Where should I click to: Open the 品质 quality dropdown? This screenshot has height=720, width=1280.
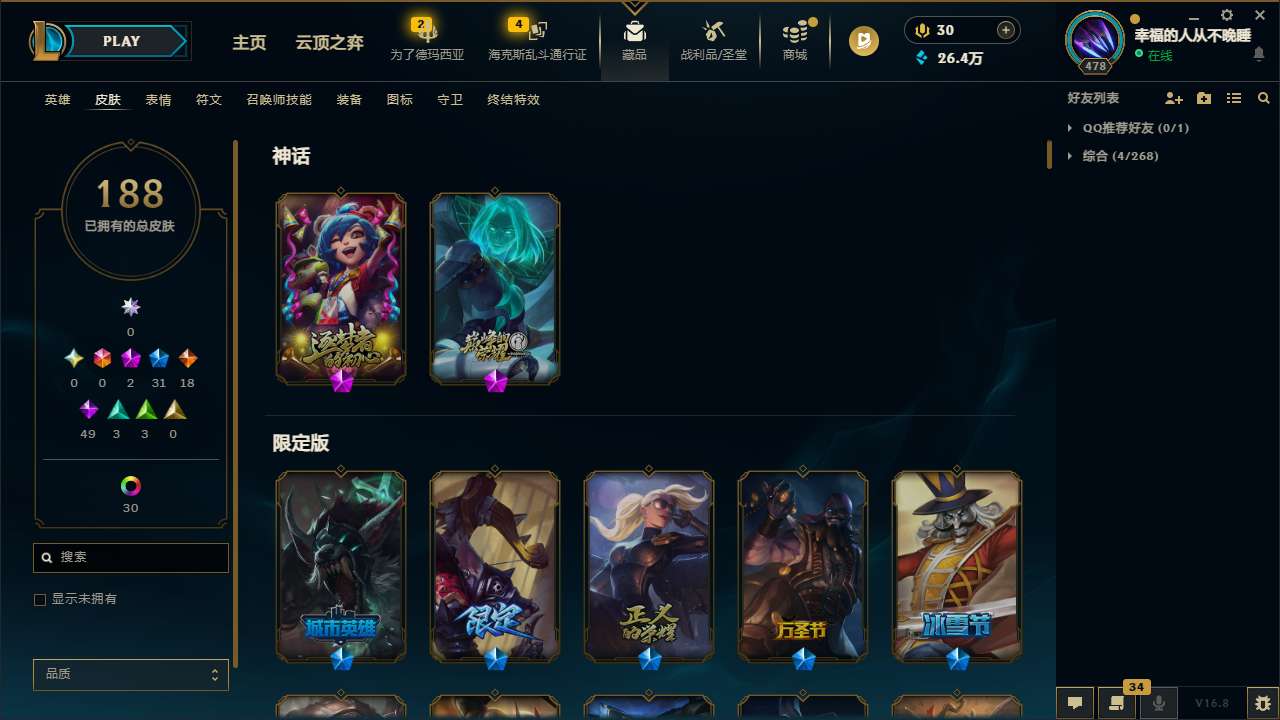click(x=130, y=674)
